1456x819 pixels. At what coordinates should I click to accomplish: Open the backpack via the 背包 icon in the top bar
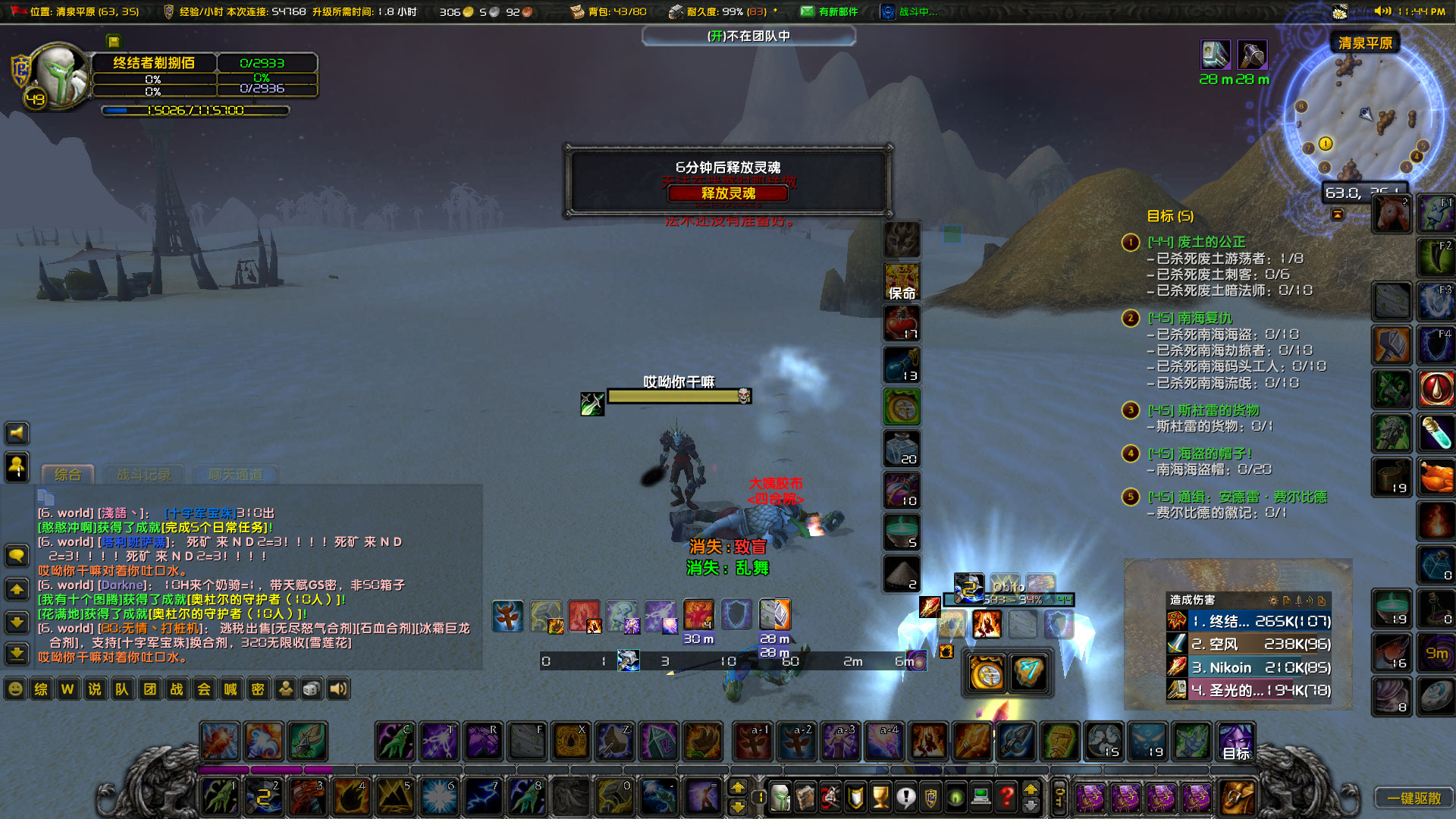pos(577,11)
